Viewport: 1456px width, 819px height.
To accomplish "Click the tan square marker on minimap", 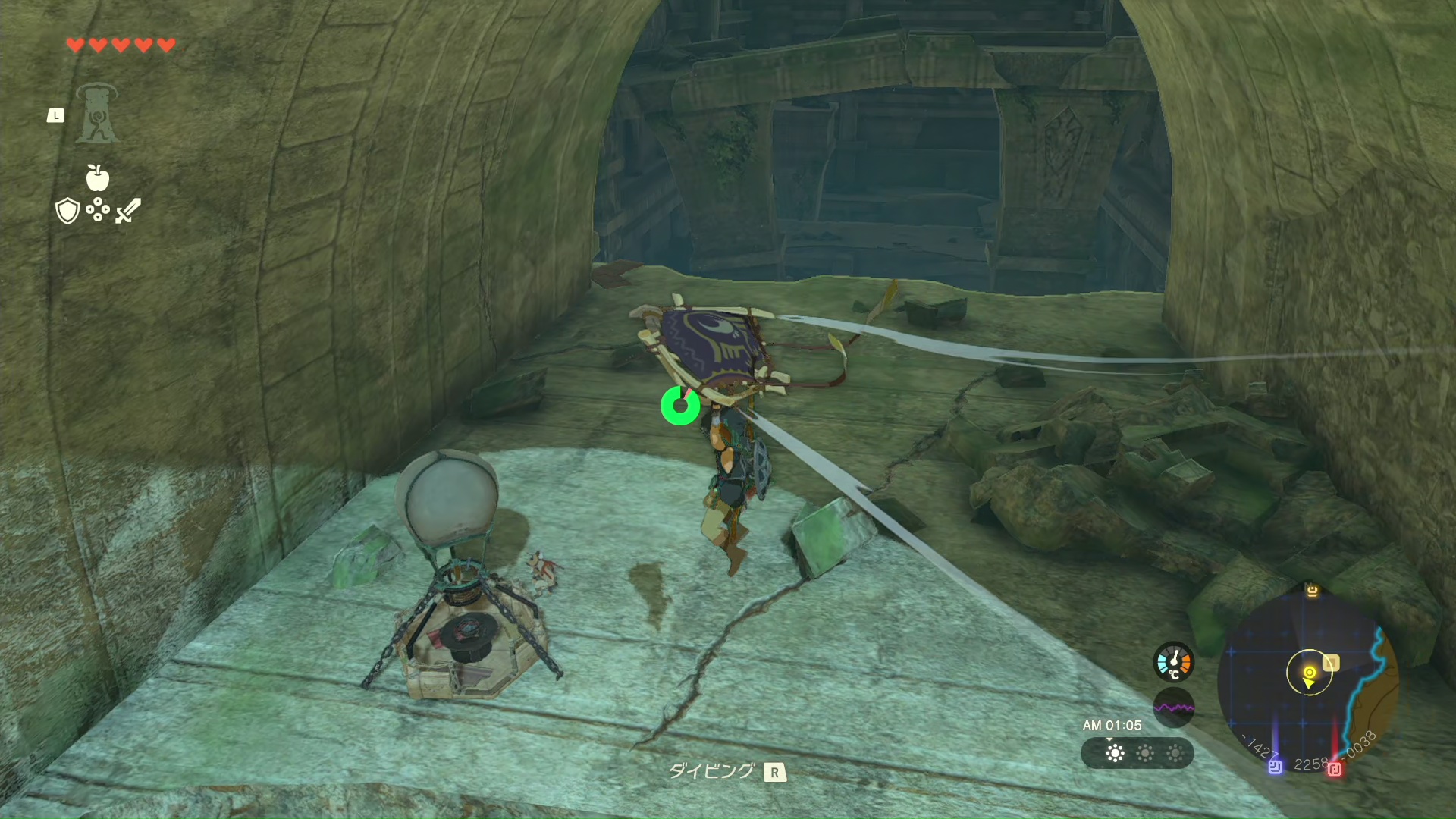I will [x=1331, y=663].
